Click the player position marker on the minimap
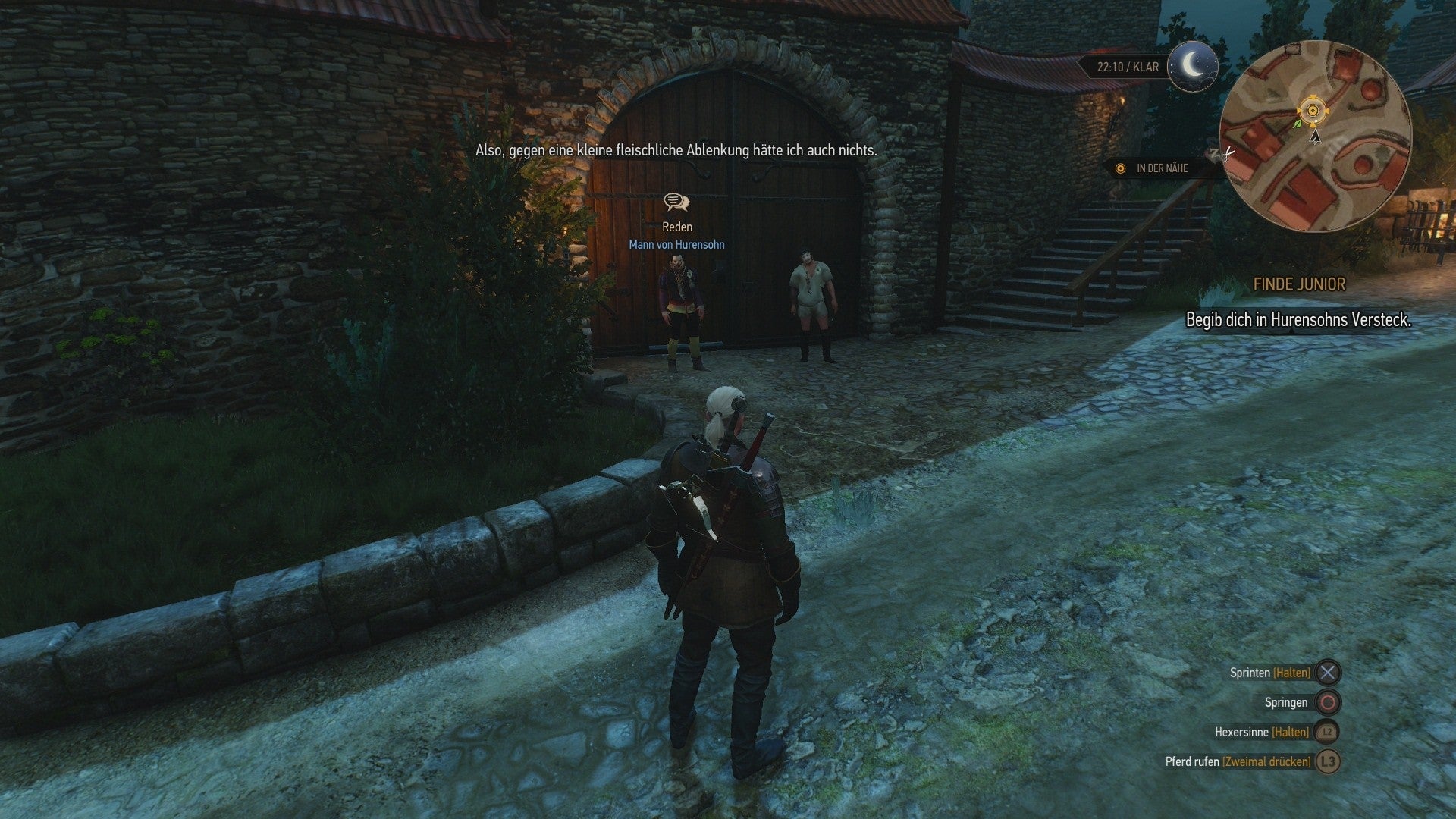 tap(1312, 109)
